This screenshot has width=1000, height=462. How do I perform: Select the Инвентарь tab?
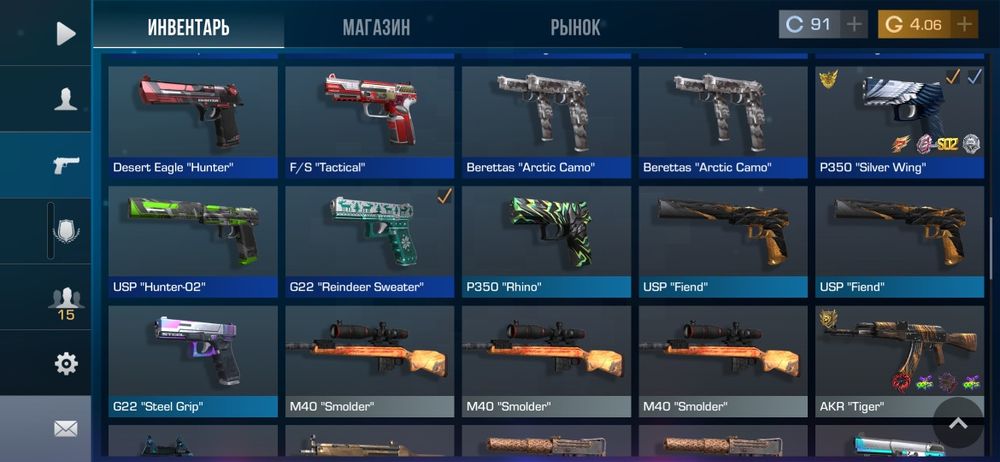(188, 27)
